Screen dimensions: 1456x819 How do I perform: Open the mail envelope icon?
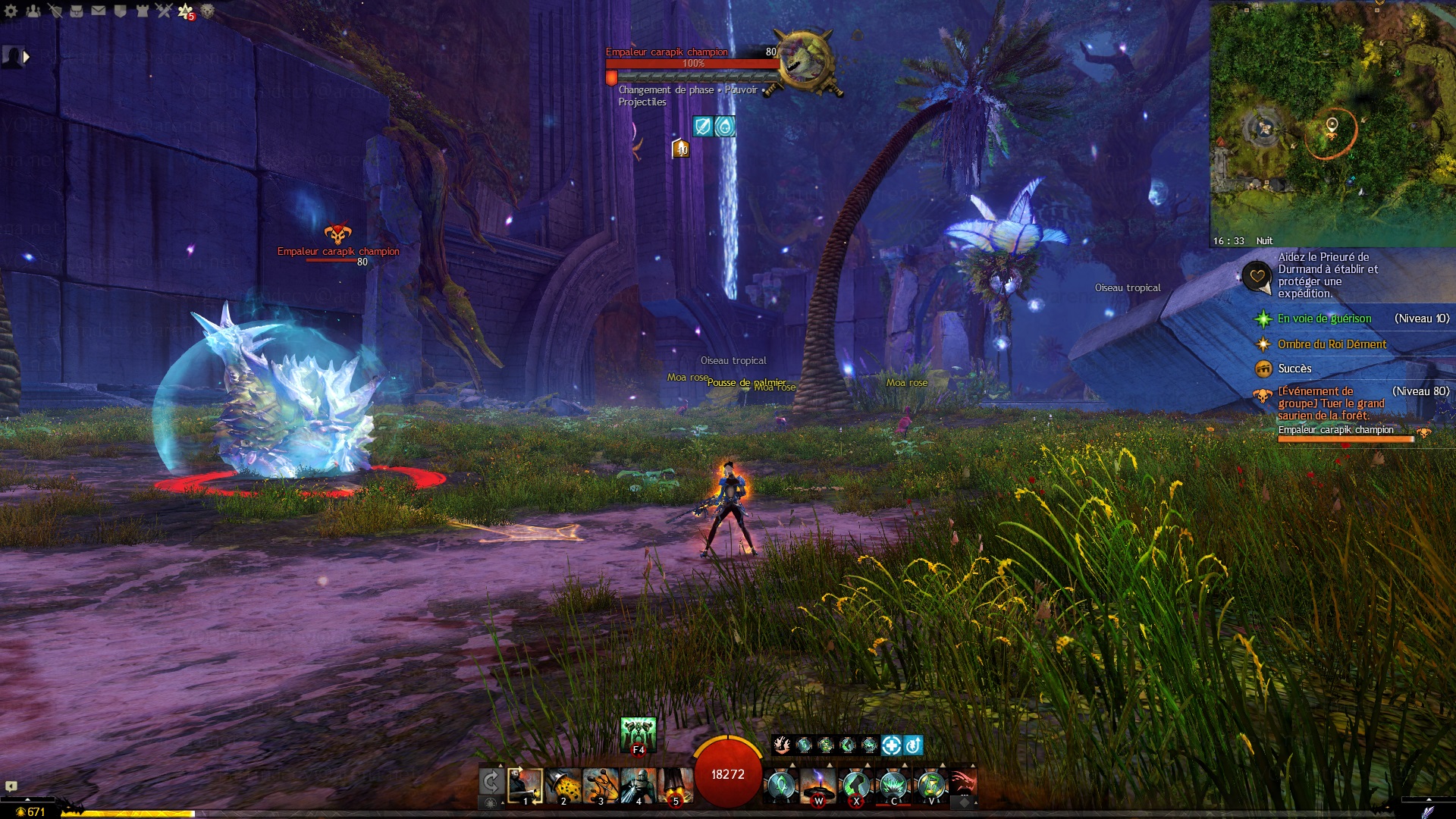pos(99,11)
